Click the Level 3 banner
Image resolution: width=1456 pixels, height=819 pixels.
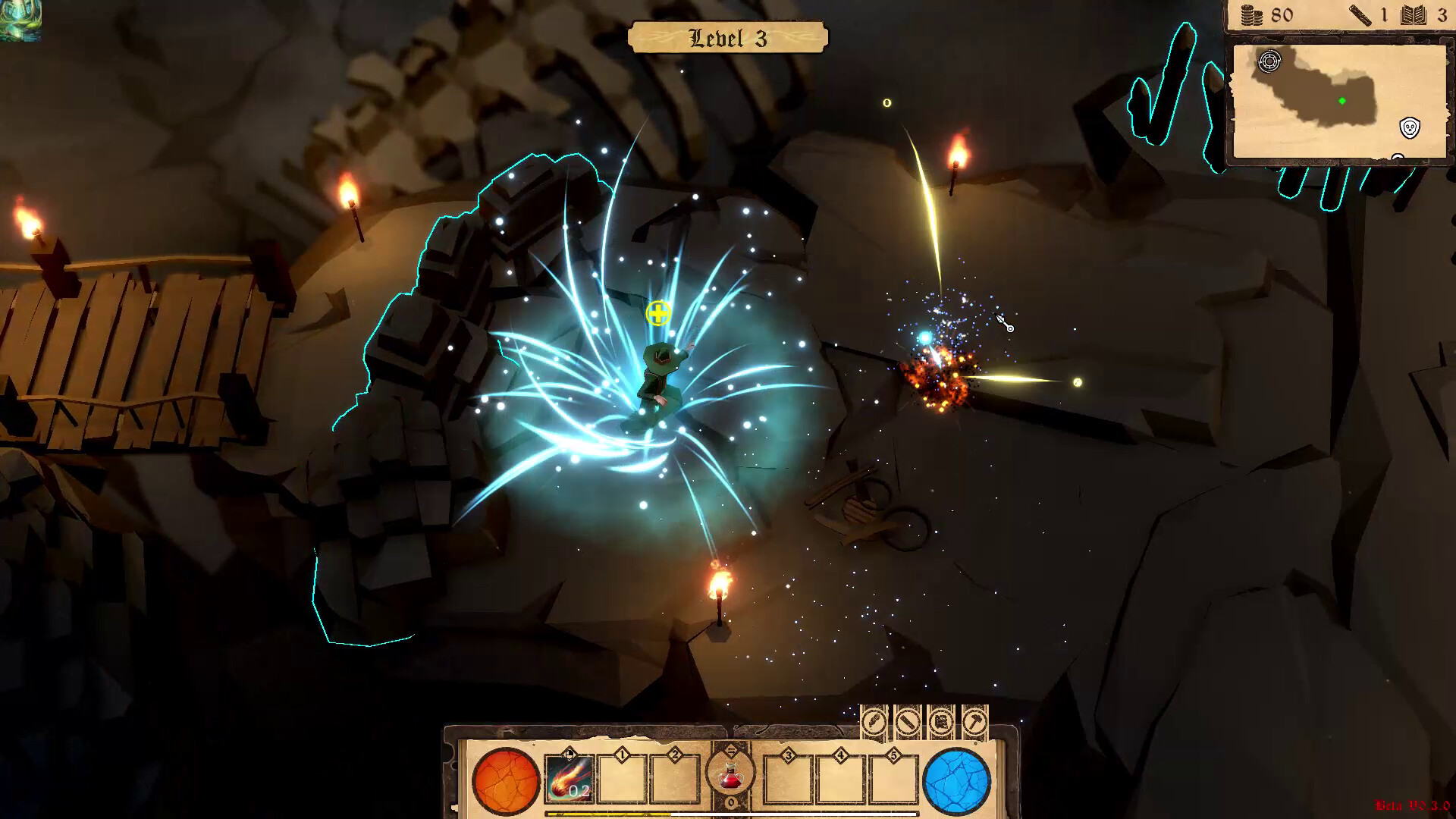(729, 36)
